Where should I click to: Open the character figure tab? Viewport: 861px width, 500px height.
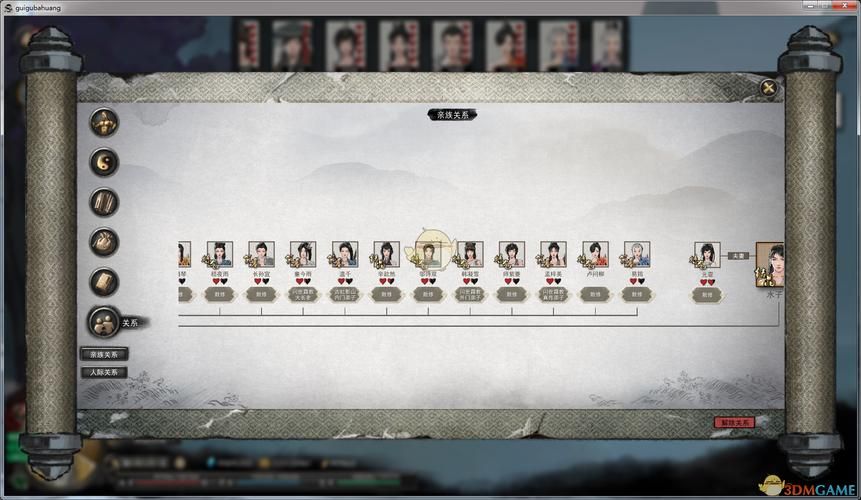(104, 122)
